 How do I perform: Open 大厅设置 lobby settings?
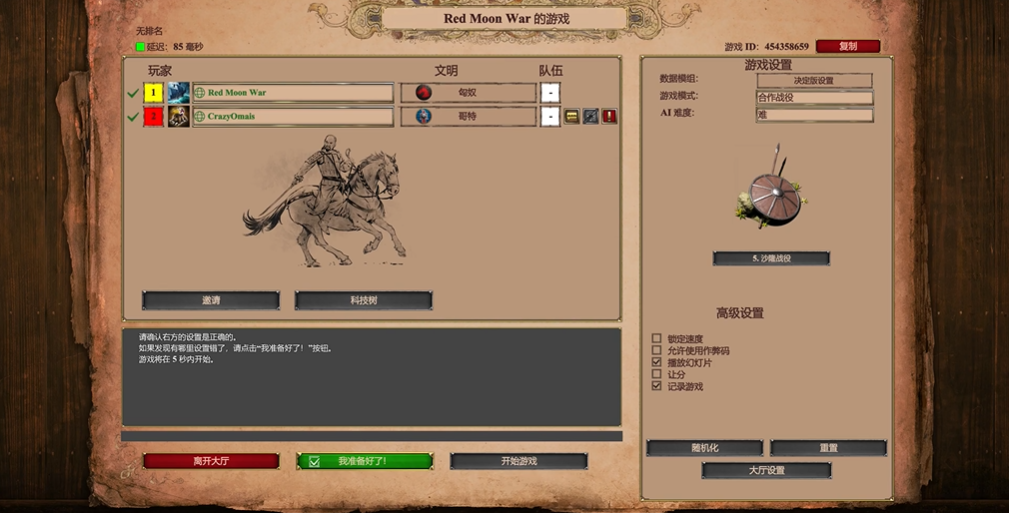766,470
